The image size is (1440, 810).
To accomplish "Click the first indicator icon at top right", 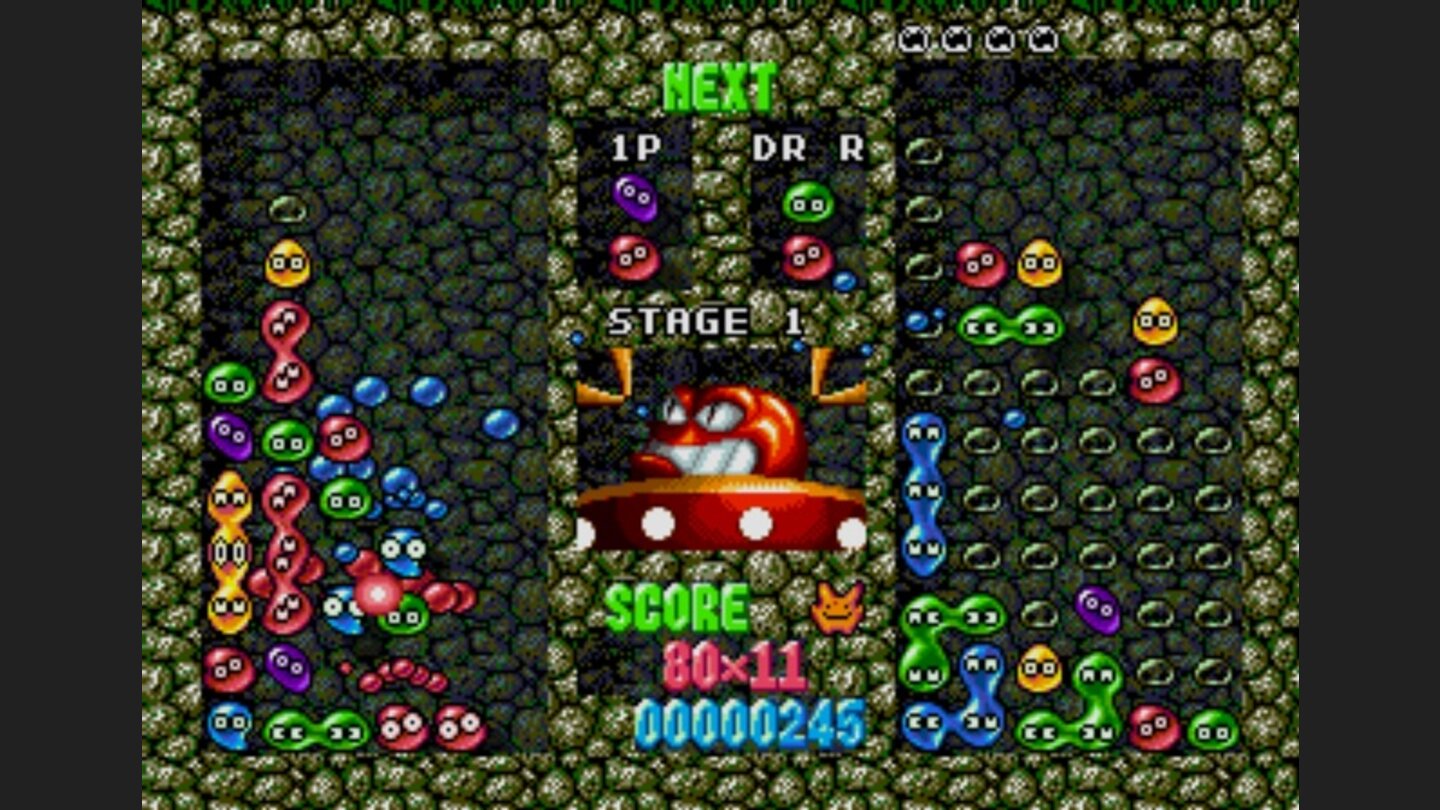I will (x=912, y=35).
